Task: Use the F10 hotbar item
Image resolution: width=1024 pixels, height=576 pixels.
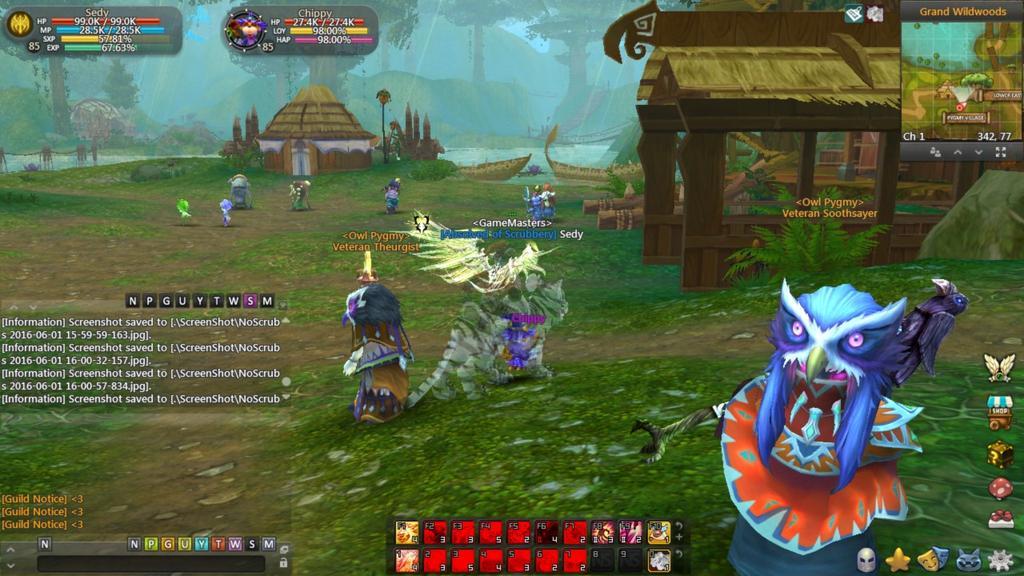Action: pos(658,532)
